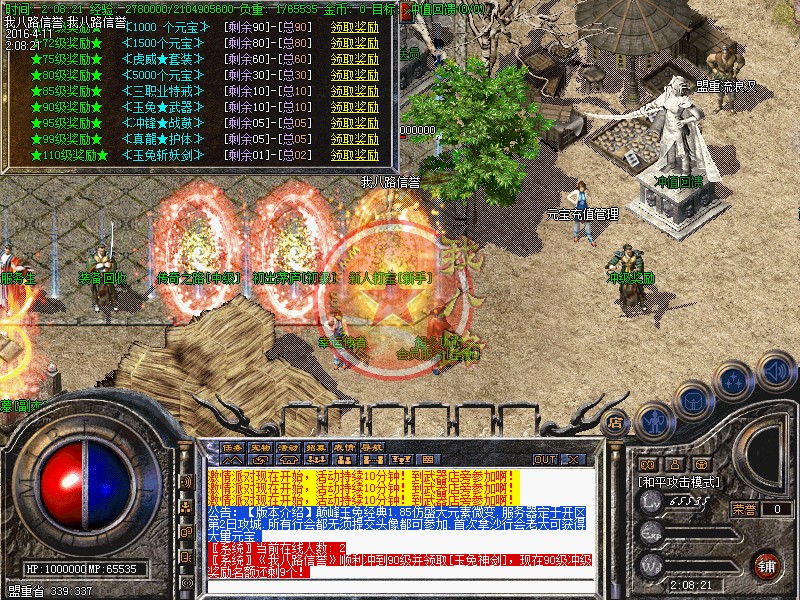
Task: Claim the 真龍★护体 level 99 reward
Action: pyautogui.click(x=355, y=139)
